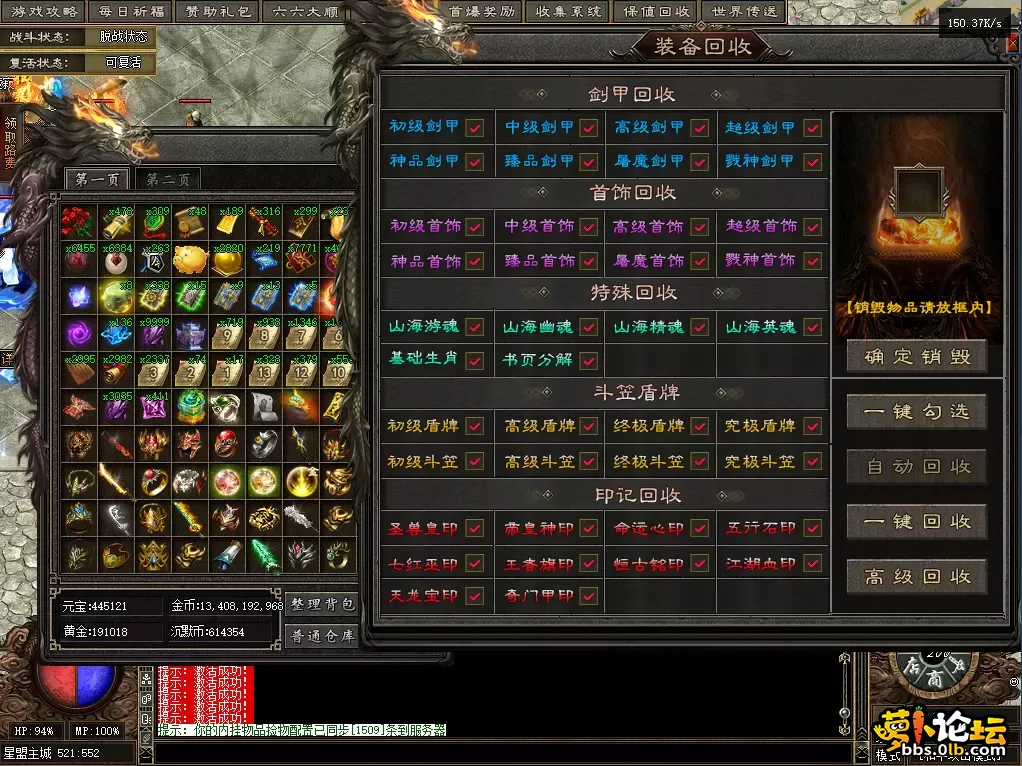Image resolution: width=1022 pixels, height=766 pixels.
Task: Sort inventory with 整理背包
Action: [322, 604]
